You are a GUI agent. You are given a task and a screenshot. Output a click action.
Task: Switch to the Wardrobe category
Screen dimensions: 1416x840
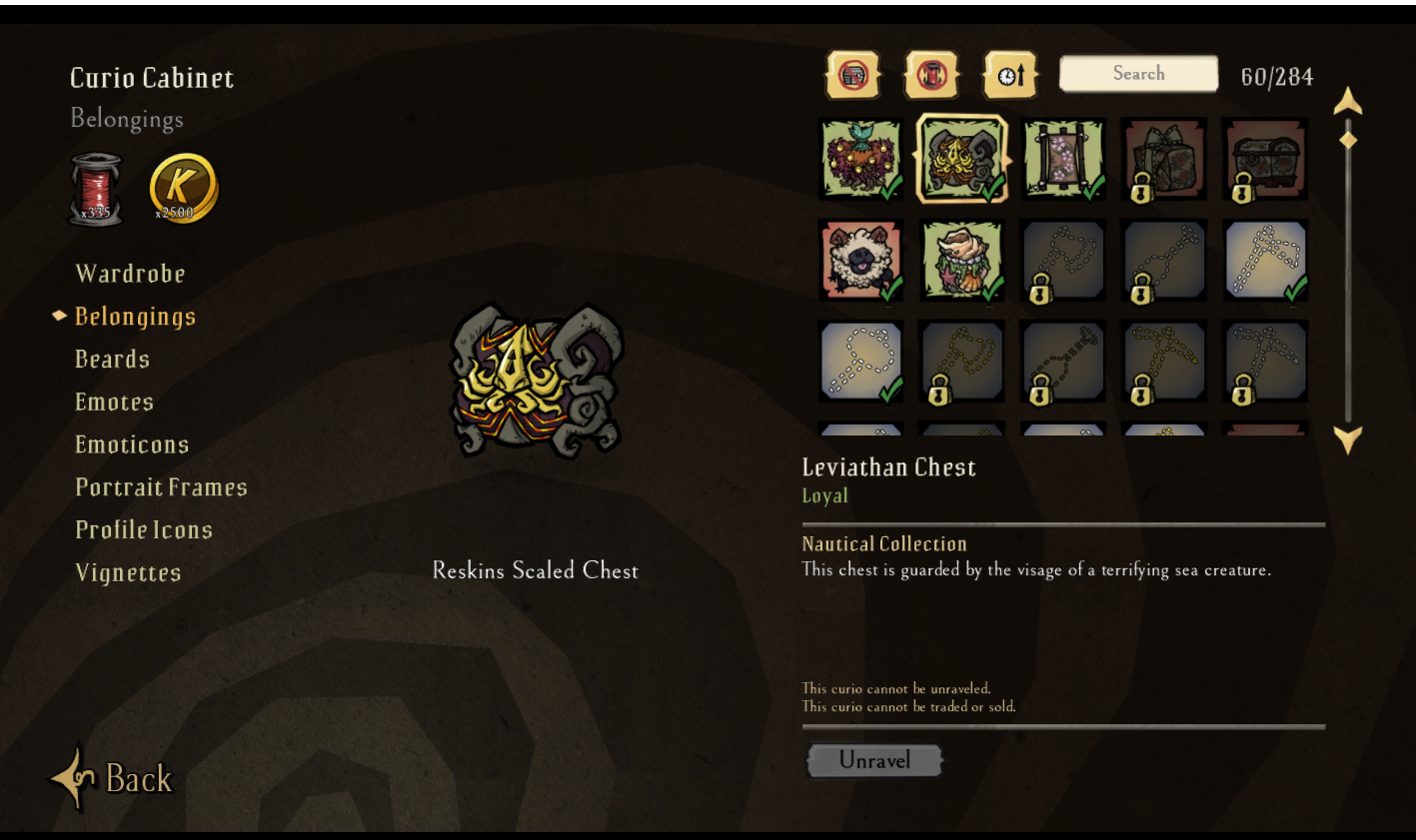coord(130,273)
